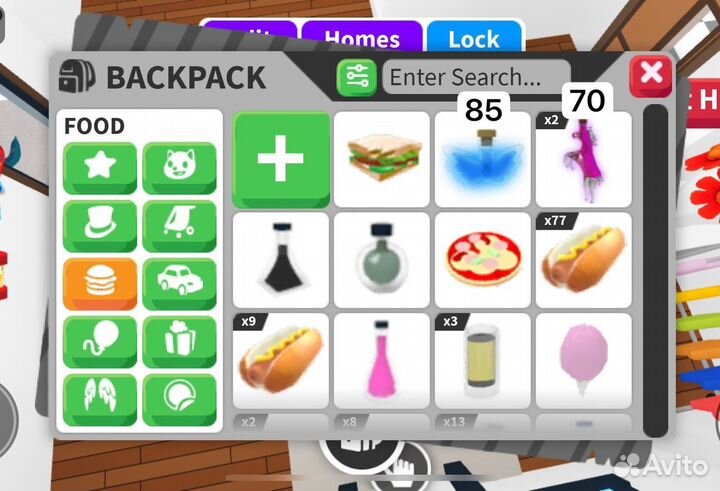The width and height of the screenshot is (720, 491).
Task: Open the green filter options button
Action: coord(356,77)
